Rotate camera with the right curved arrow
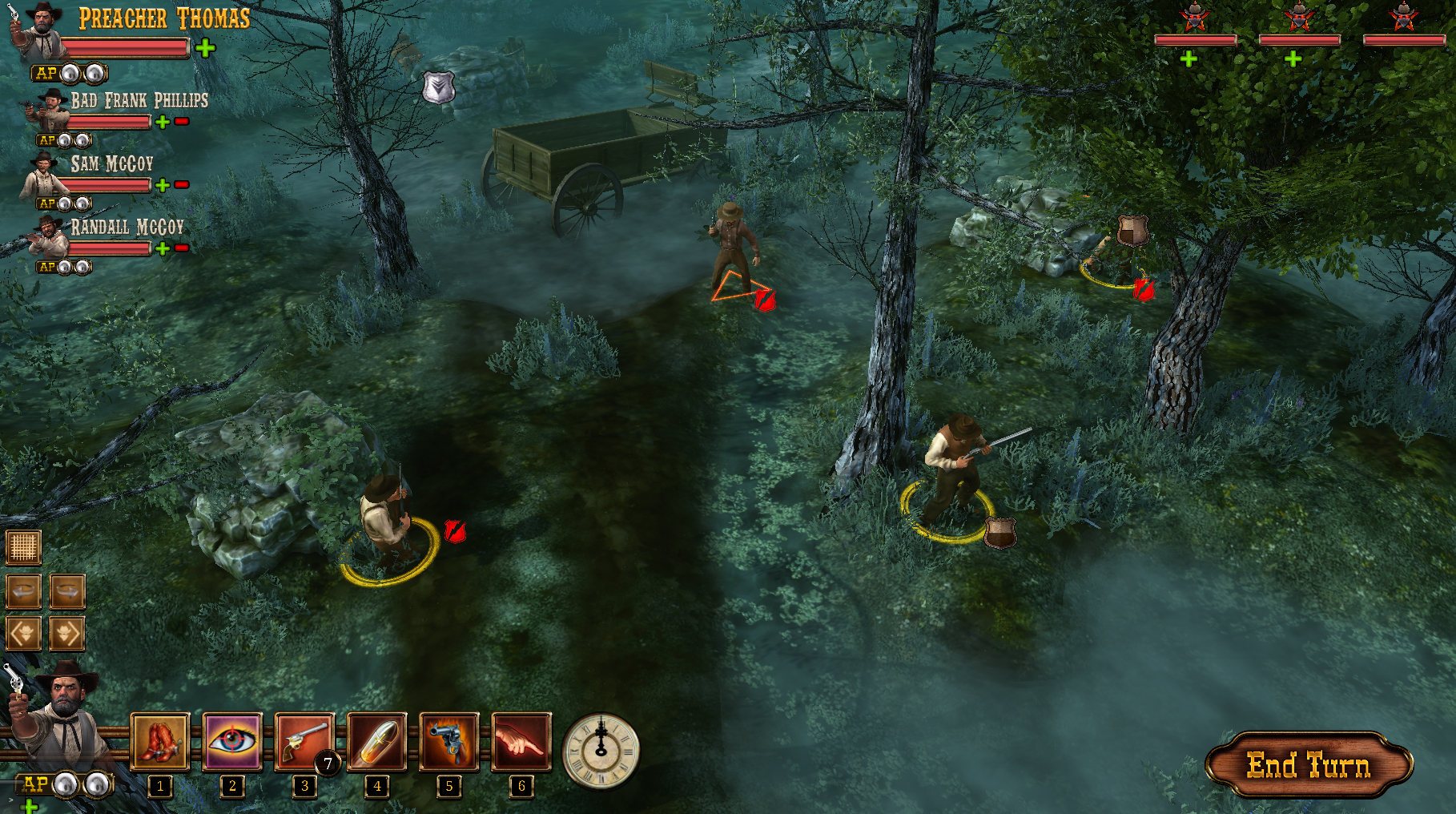Screen dimensions: 1456x814 (67, 591)
